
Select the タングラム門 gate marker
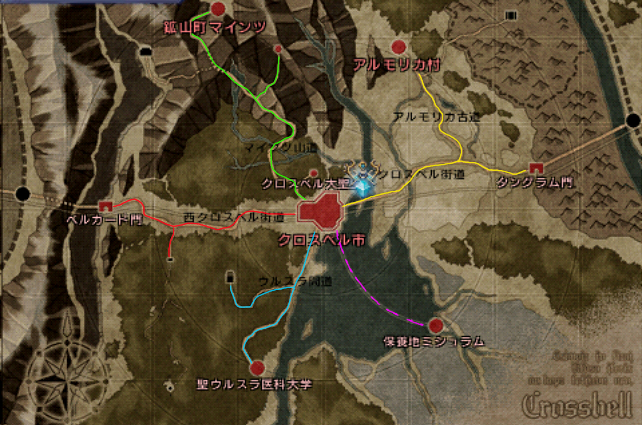pos(537,167)
